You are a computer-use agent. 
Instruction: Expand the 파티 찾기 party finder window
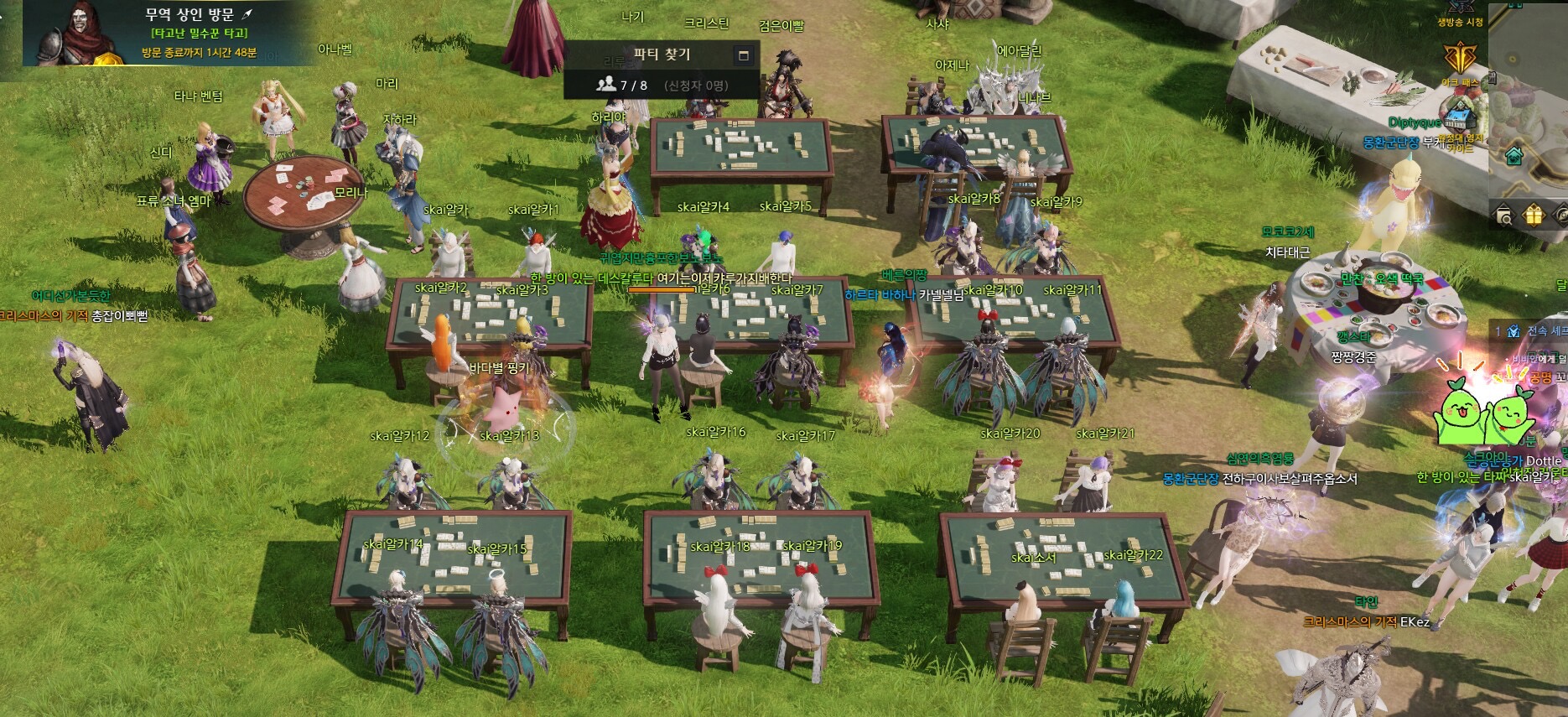point(743,55)
